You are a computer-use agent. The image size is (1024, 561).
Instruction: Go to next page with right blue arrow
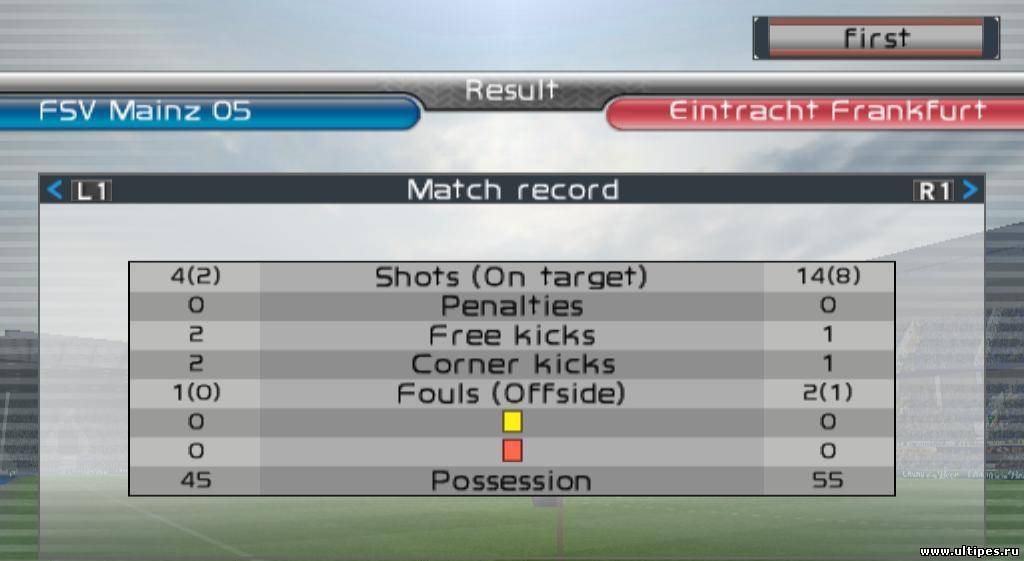(x=969, y=189)
